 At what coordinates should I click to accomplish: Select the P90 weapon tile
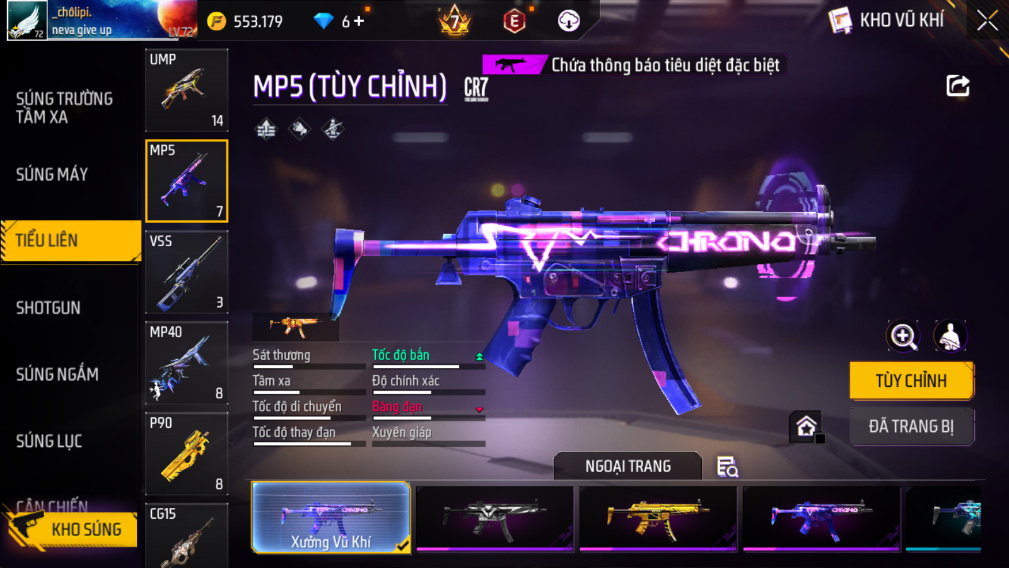(x=187, y=454)
